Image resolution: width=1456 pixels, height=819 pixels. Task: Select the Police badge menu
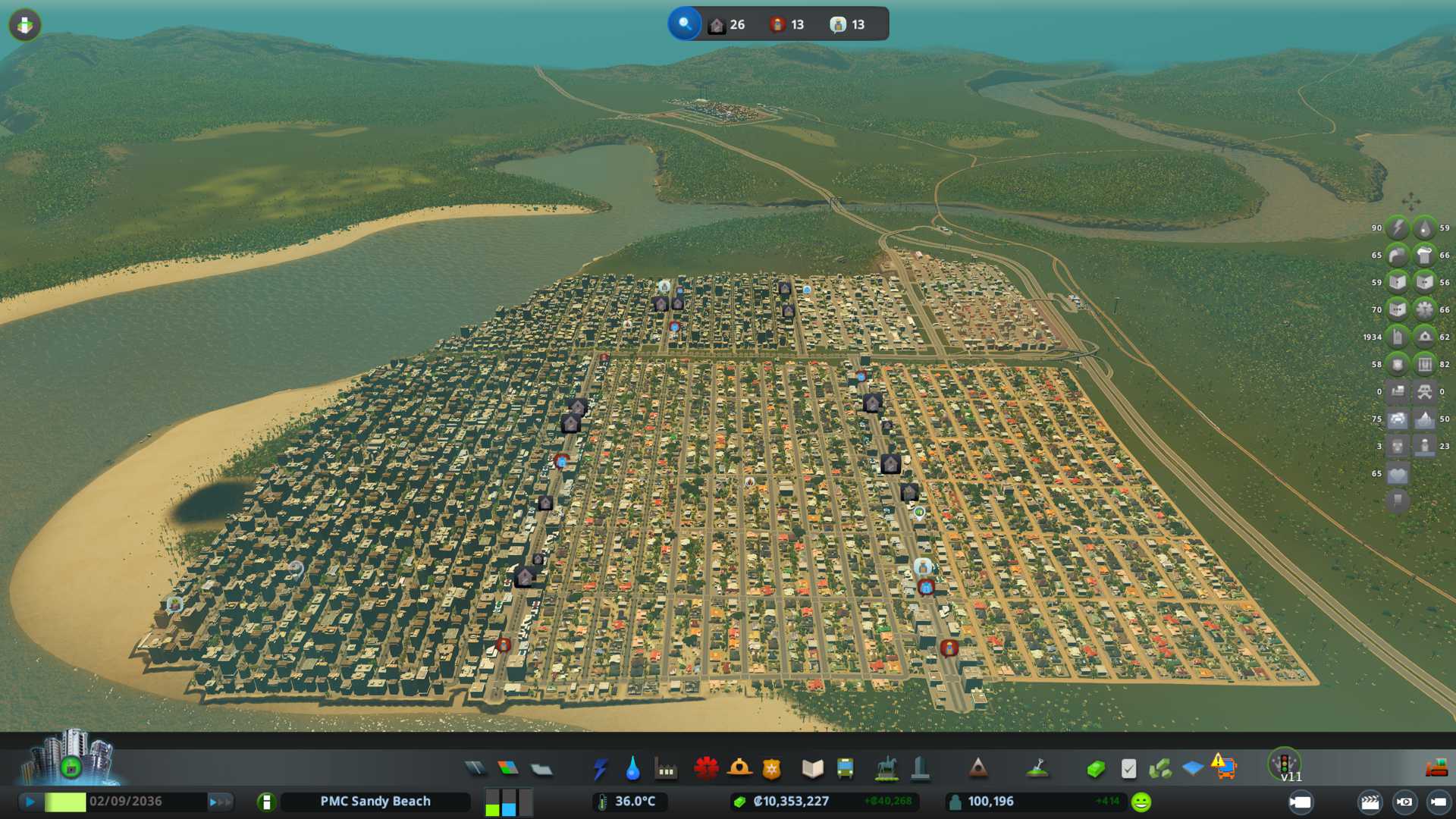[x=771, y=769]
